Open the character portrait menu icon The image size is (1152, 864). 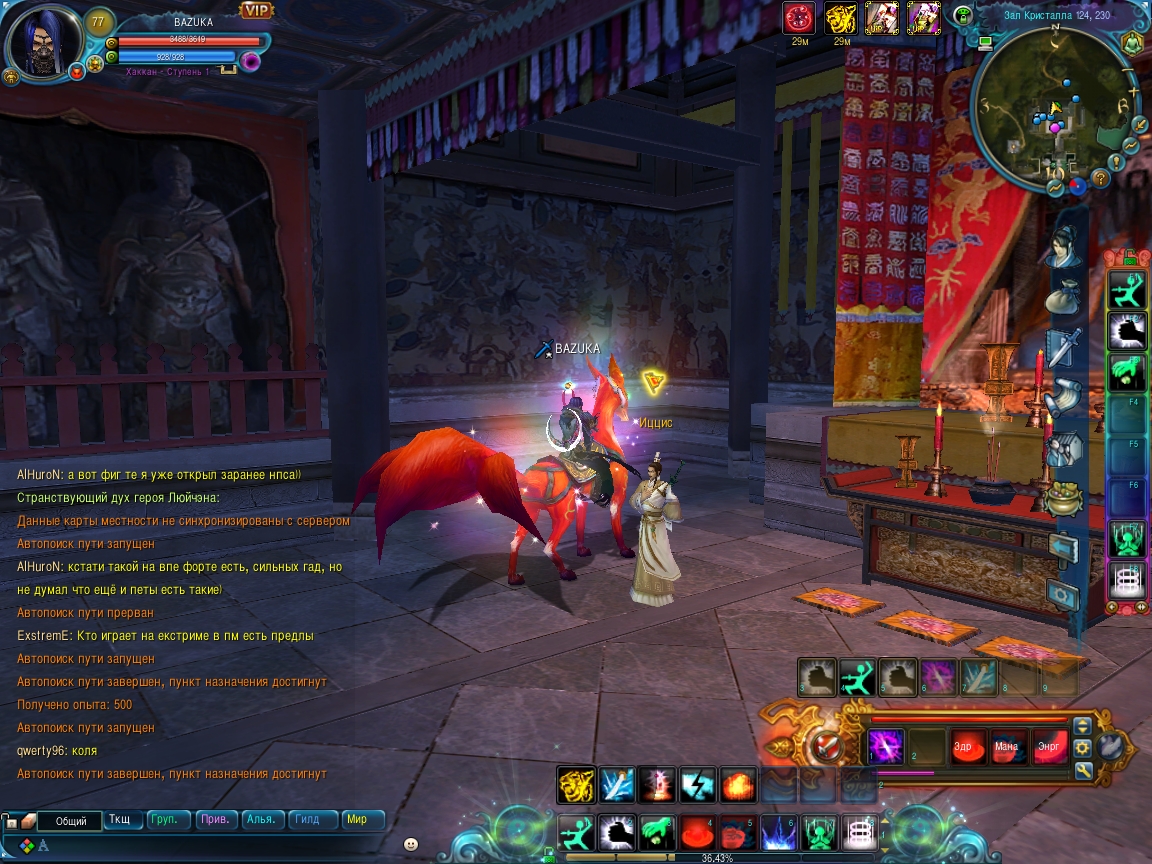1063,246
